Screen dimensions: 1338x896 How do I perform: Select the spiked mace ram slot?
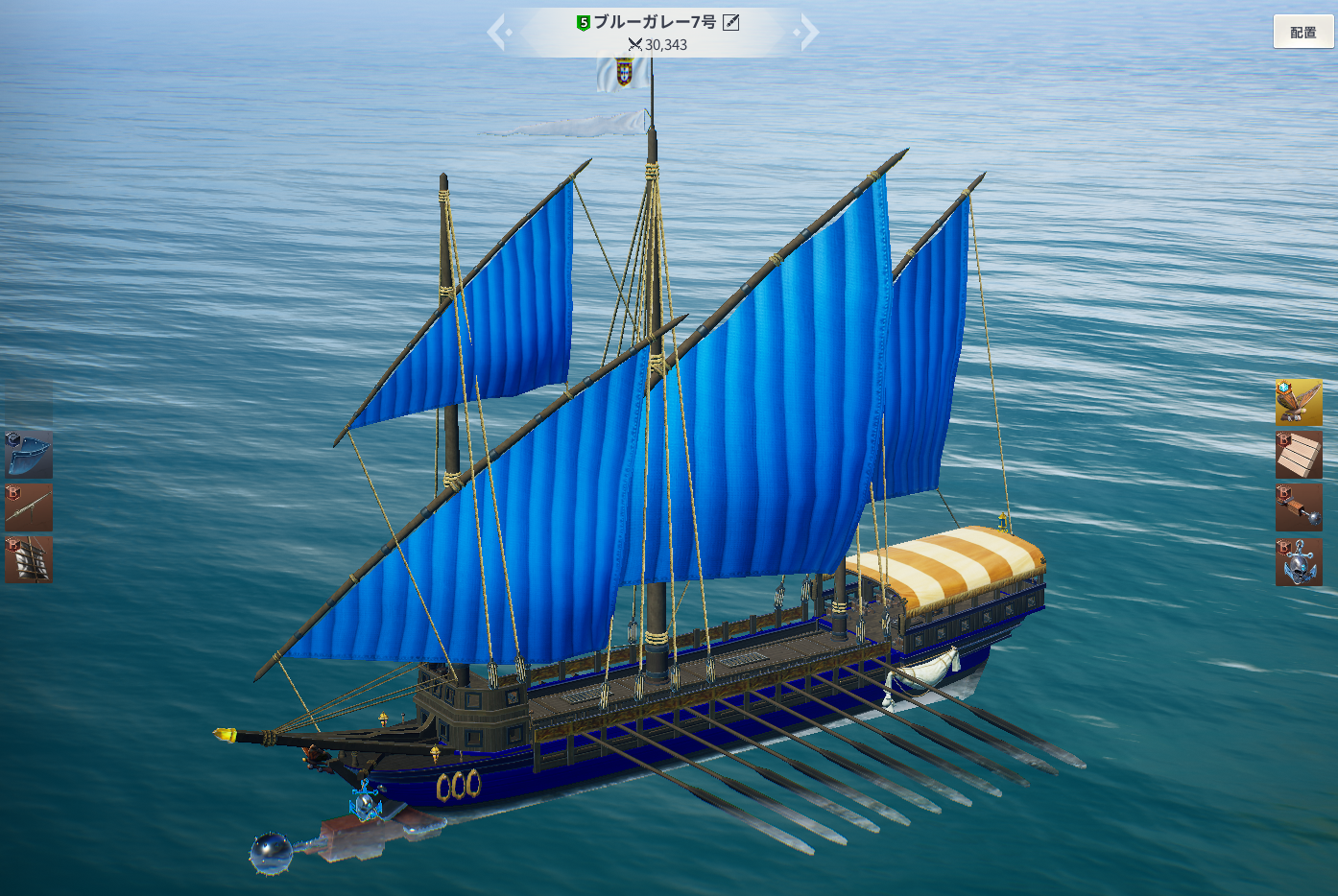(1299, 507)
